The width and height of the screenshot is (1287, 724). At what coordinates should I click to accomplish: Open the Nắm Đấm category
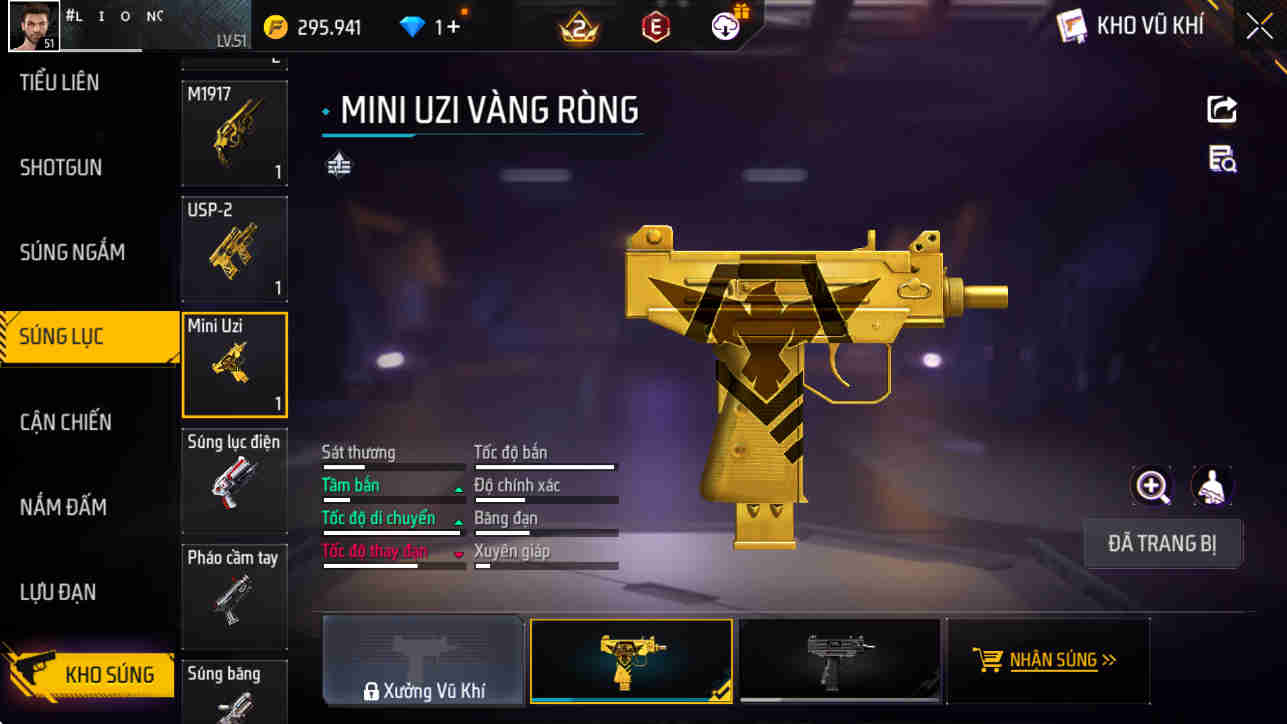pyautogui.click(x=63, y=507)
